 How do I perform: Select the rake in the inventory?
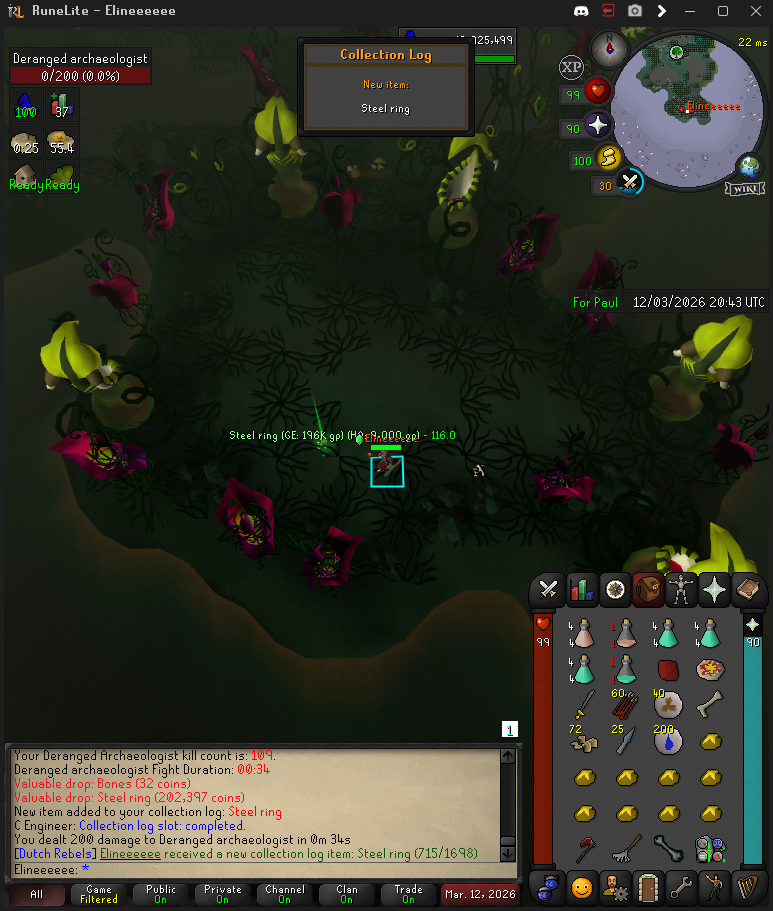click(626, 850)
